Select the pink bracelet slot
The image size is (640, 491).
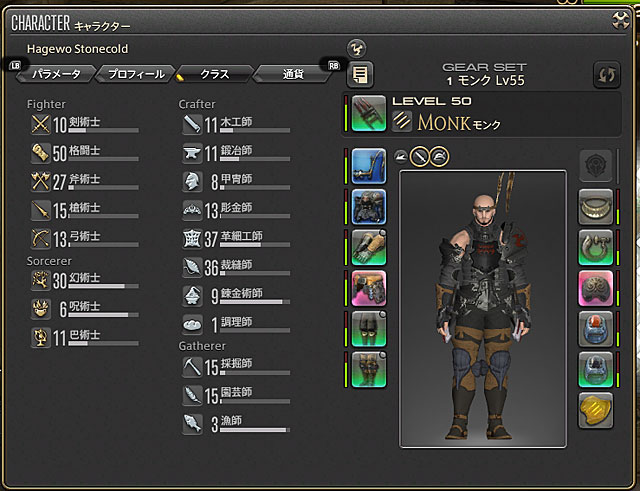[x=596, y=287]
